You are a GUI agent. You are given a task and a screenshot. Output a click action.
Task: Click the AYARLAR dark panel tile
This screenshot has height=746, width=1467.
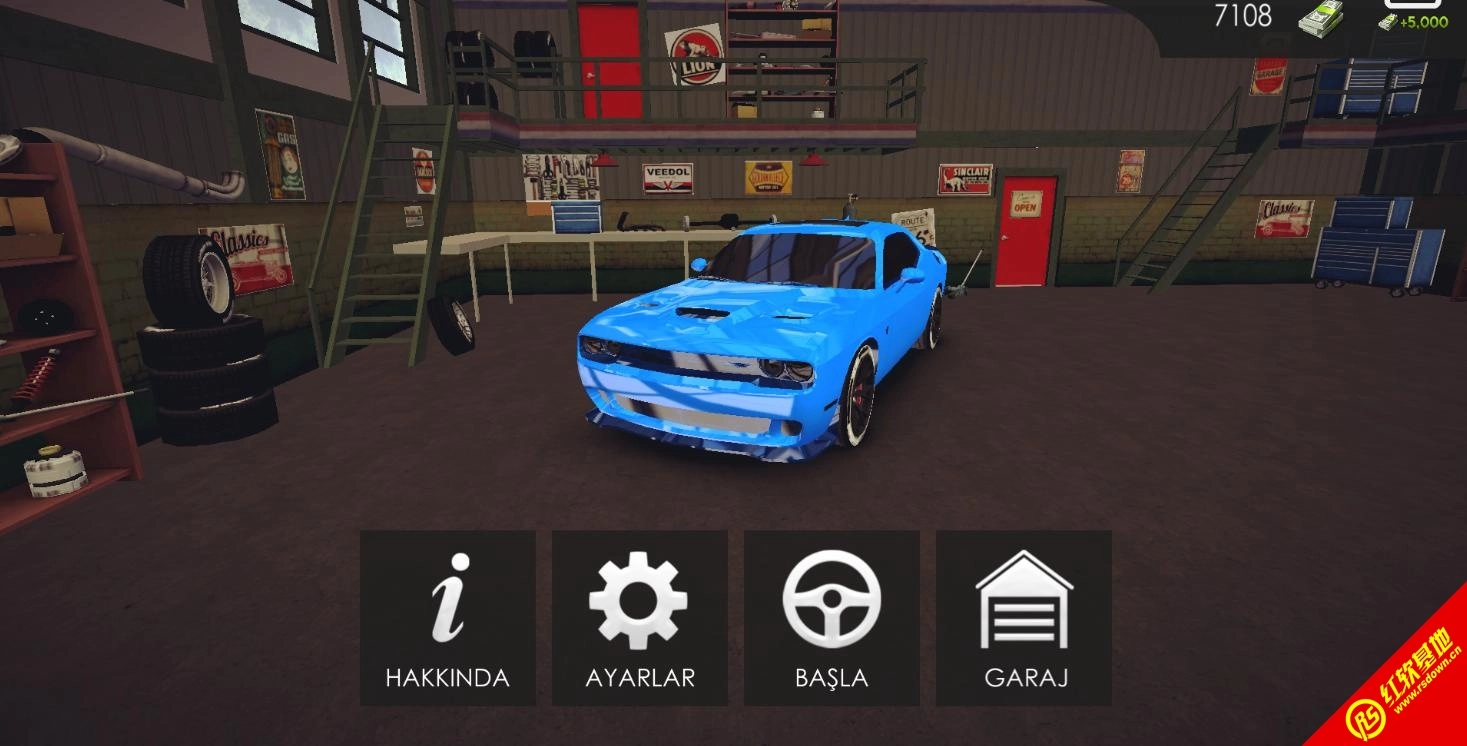point(640,615)
